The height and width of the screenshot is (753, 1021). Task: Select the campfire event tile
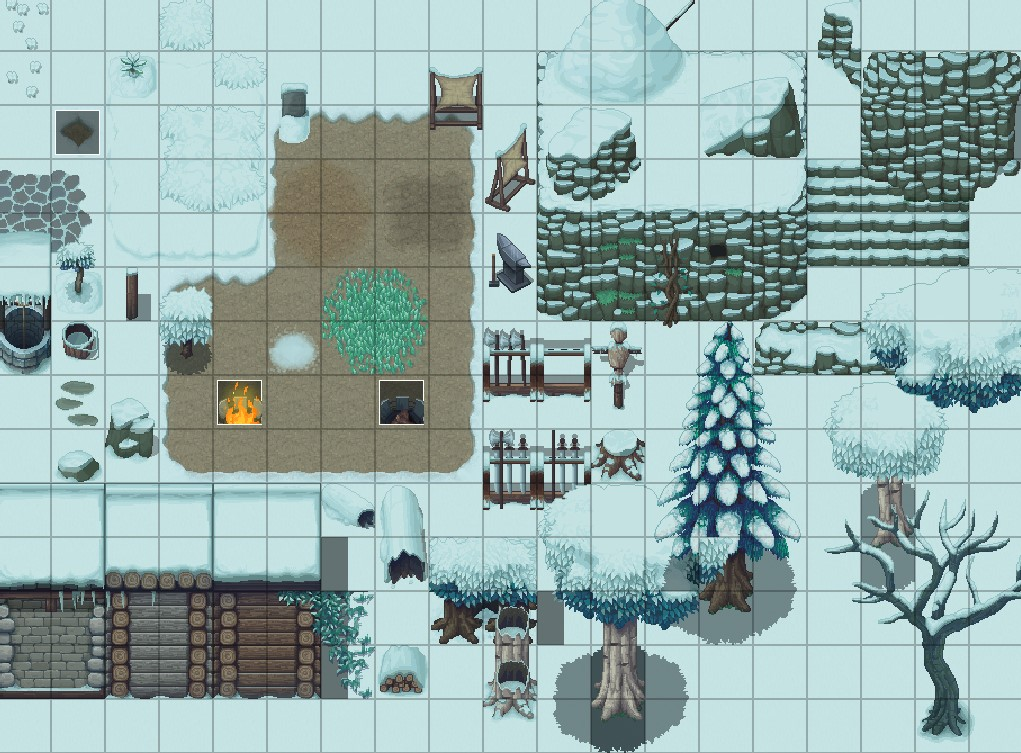tap(239, 402)
